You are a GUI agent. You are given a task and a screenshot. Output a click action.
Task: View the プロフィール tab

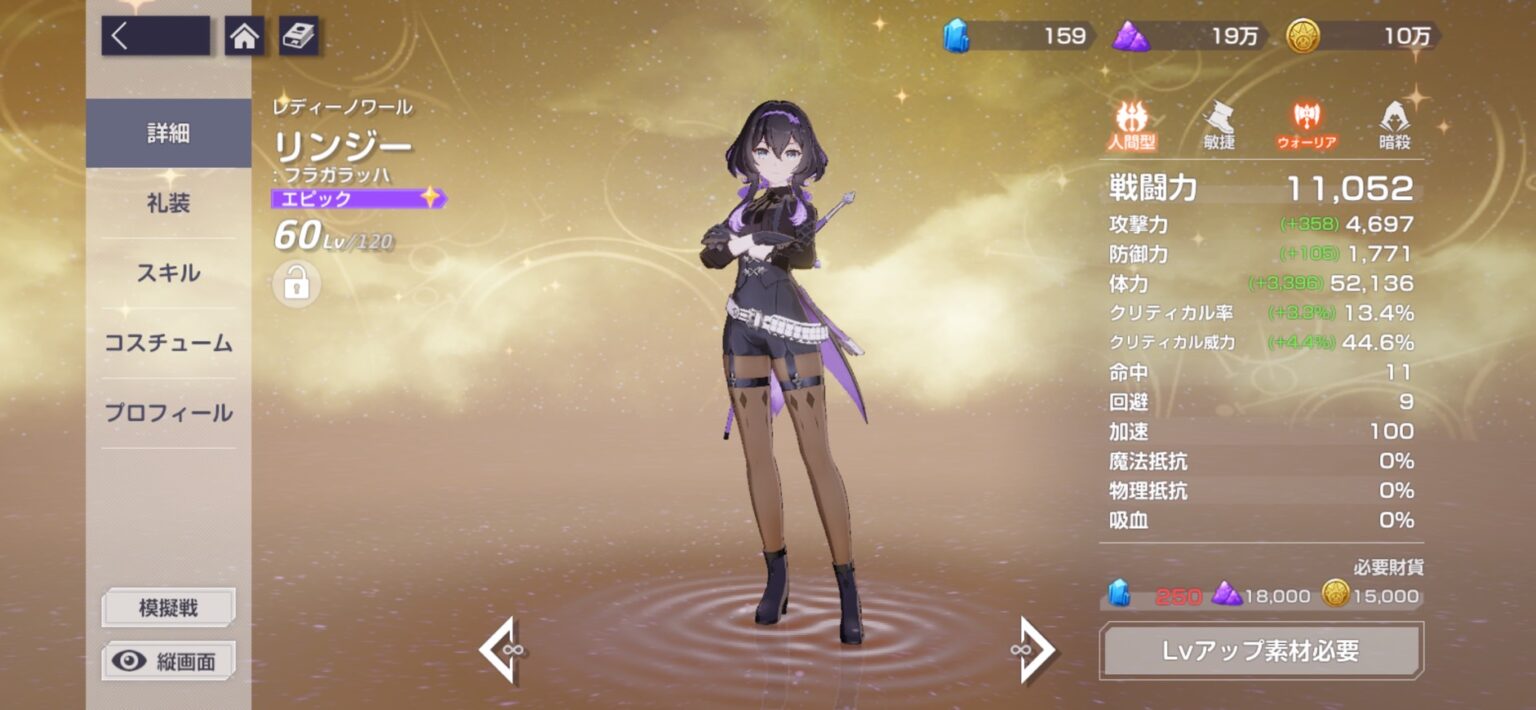(x=168, y=413)
